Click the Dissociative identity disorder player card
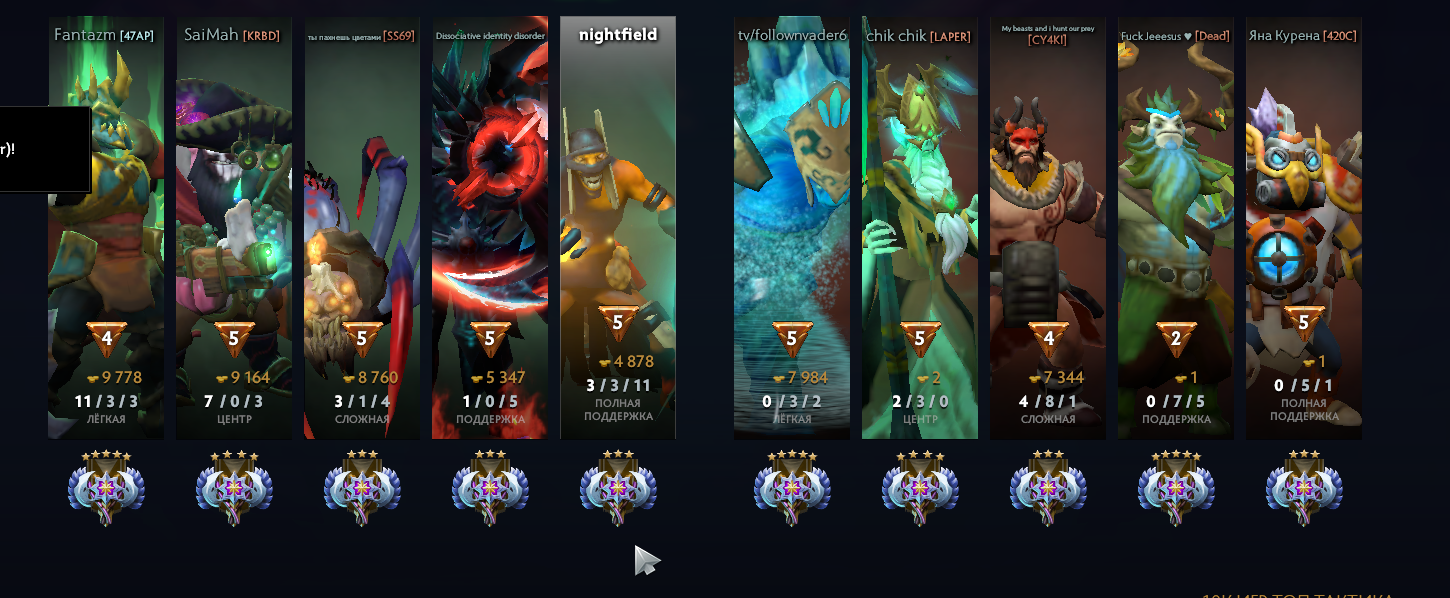Viewport: 1450px width, 598px height. click(x=490, y=230)
